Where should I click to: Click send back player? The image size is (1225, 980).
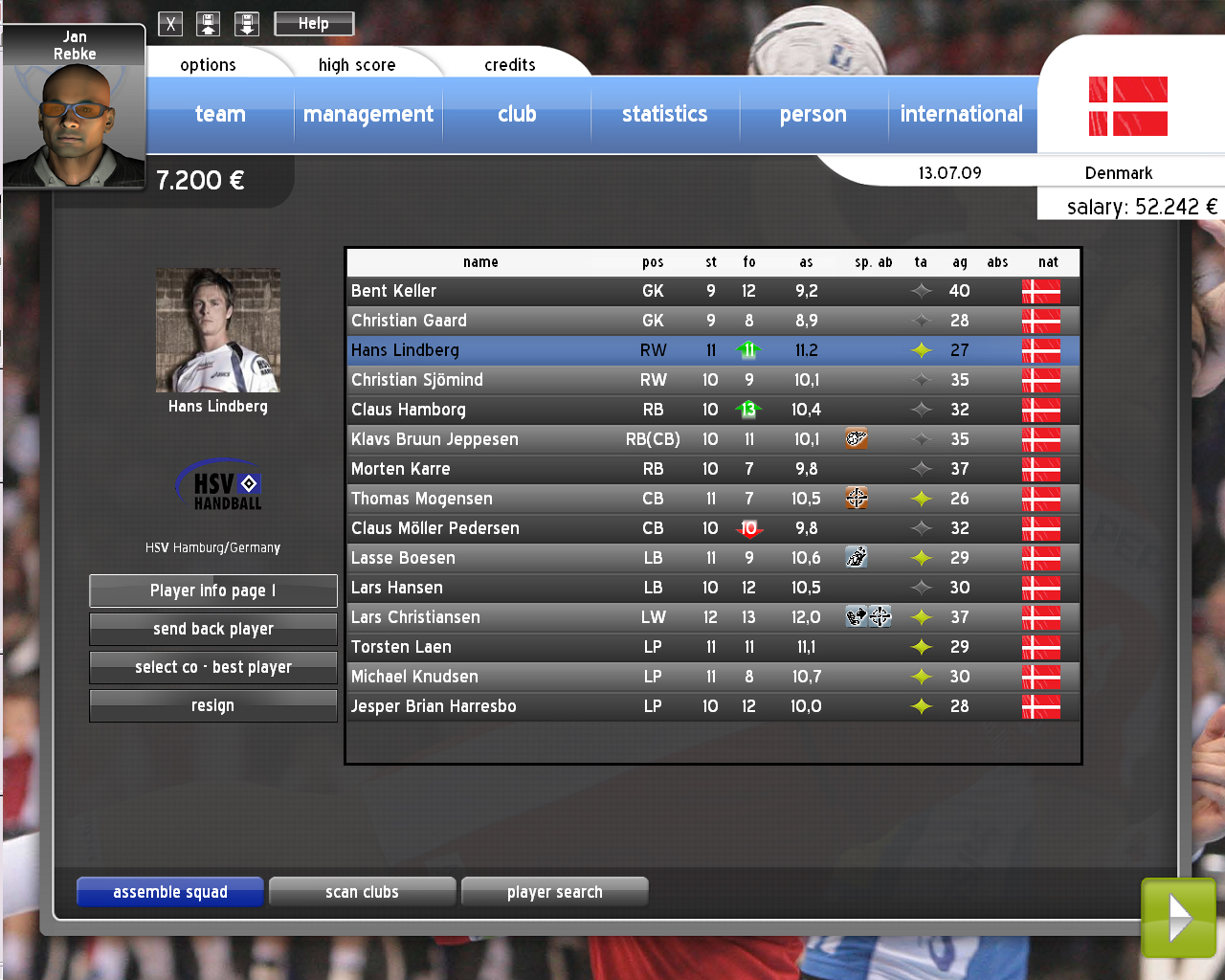pyautogui.click(x=213, y=629)
